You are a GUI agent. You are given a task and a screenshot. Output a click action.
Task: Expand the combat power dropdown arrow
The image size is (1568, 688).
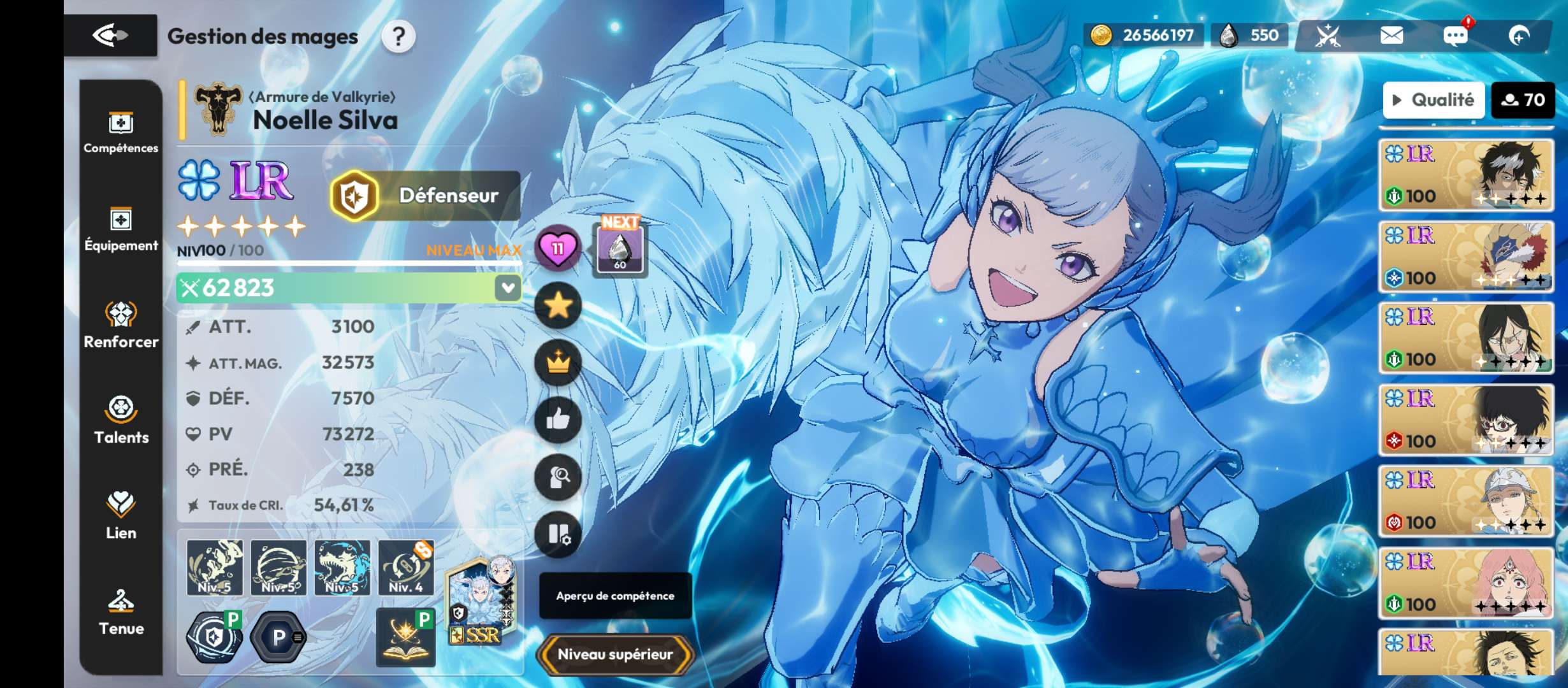[x=508, y=288]
